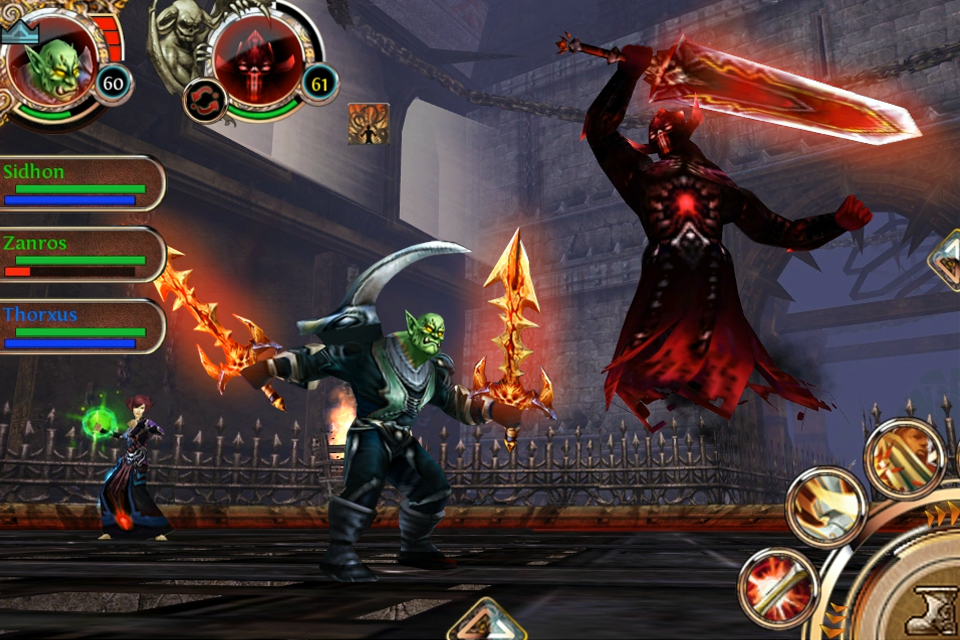Use the golden armored fist skill
The image size is (960, 640).
point(826,506)
